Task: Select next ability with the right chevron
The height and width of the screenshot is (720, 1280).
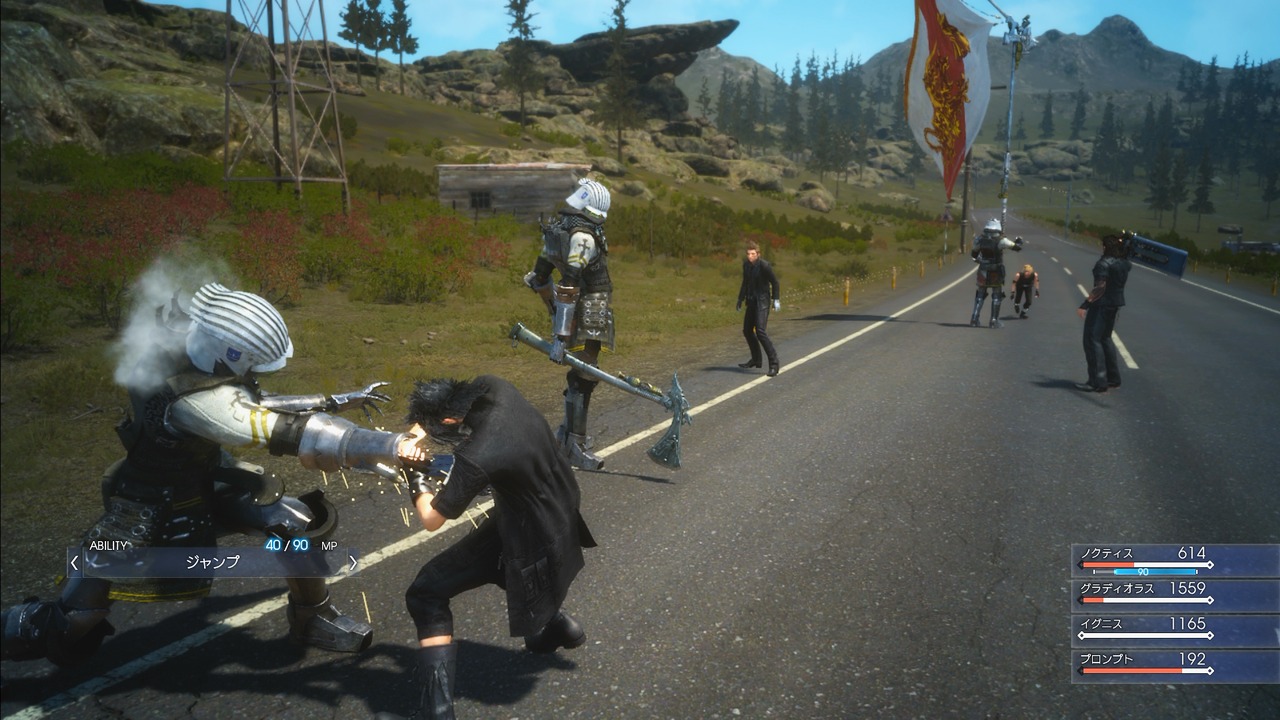Action: click(x=354, y=562)
